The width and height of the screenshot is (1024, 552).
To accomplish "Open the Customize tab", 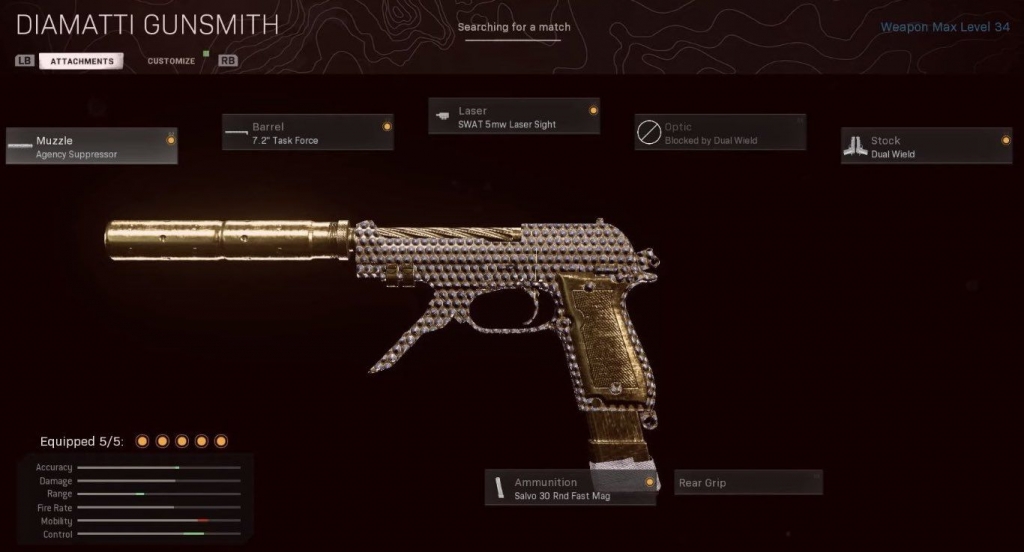I will click(171, 61).
